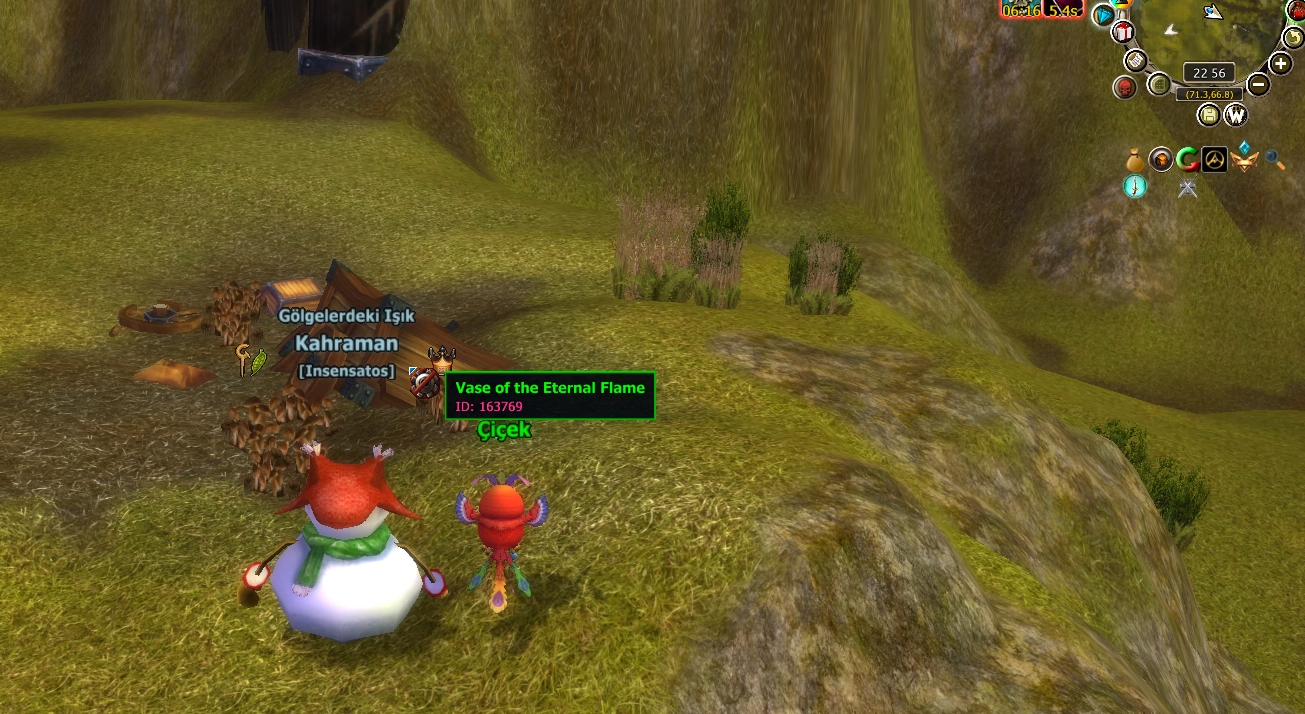Open the gift box icon beside the minimap
Image resolution: width=1305 pixels, height=714 pixels.
coord(1123,33)
